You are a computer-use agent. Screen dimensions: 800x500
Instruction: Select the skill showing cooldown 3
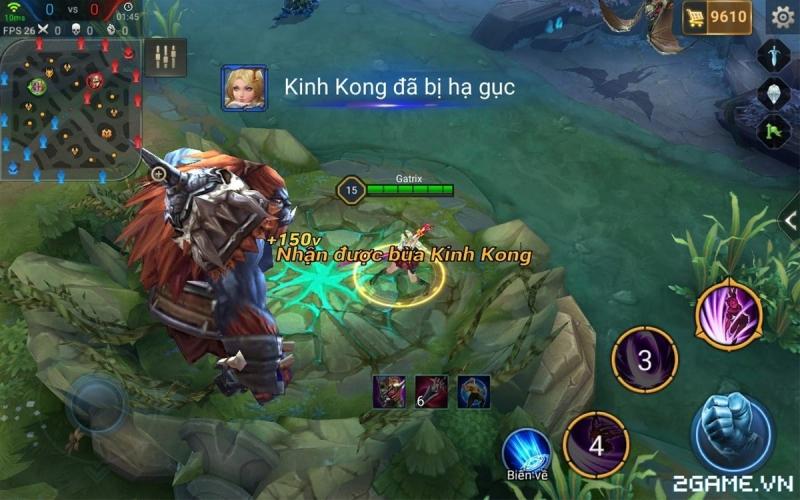tap(645, 360)
